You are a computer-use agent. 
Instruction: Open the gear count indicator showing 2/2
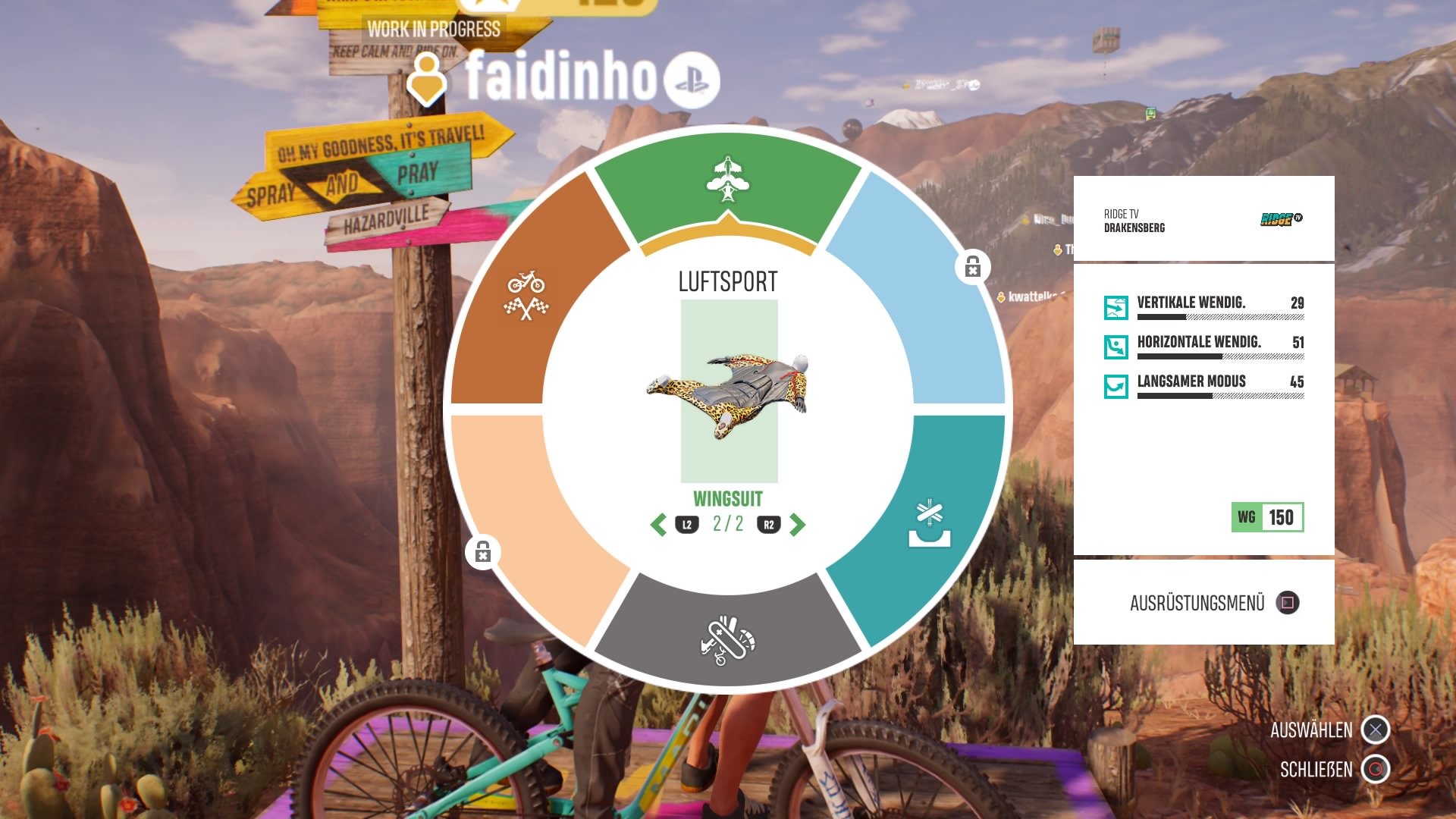[730, 524]
